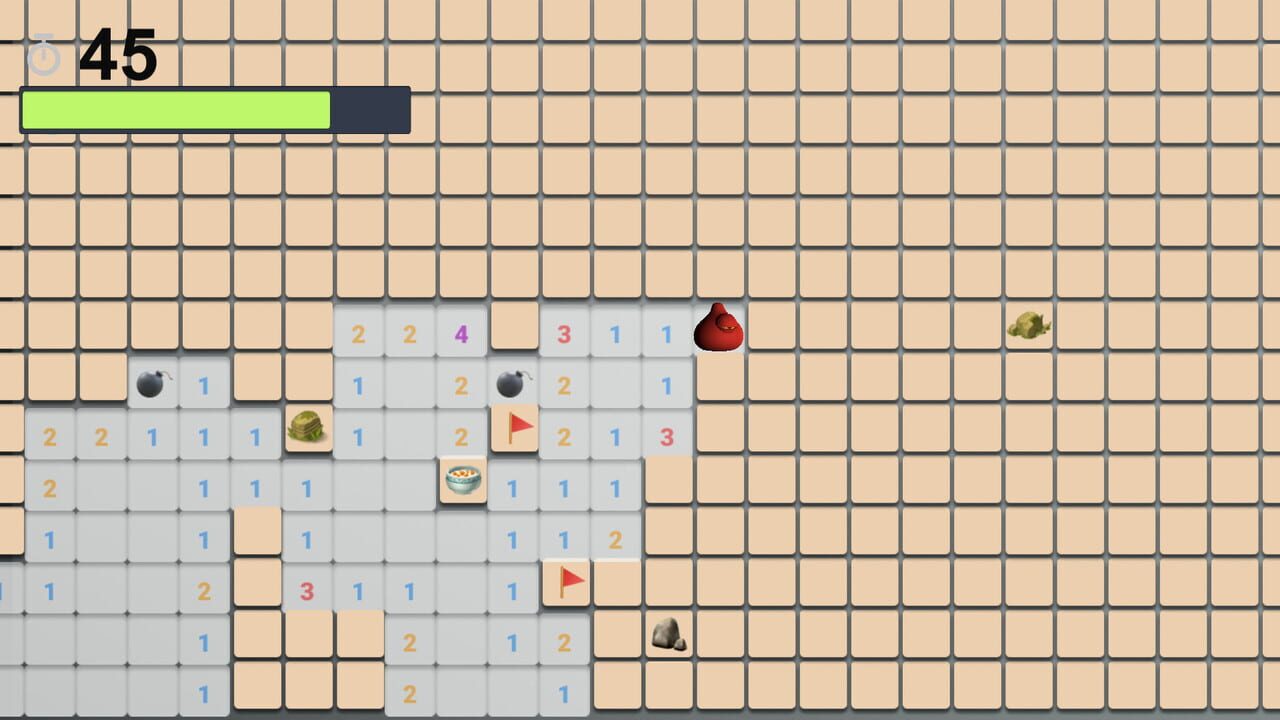1280x720 pixels.
Task: Click the rock near the bottom flag
Action: coord(668,632)
